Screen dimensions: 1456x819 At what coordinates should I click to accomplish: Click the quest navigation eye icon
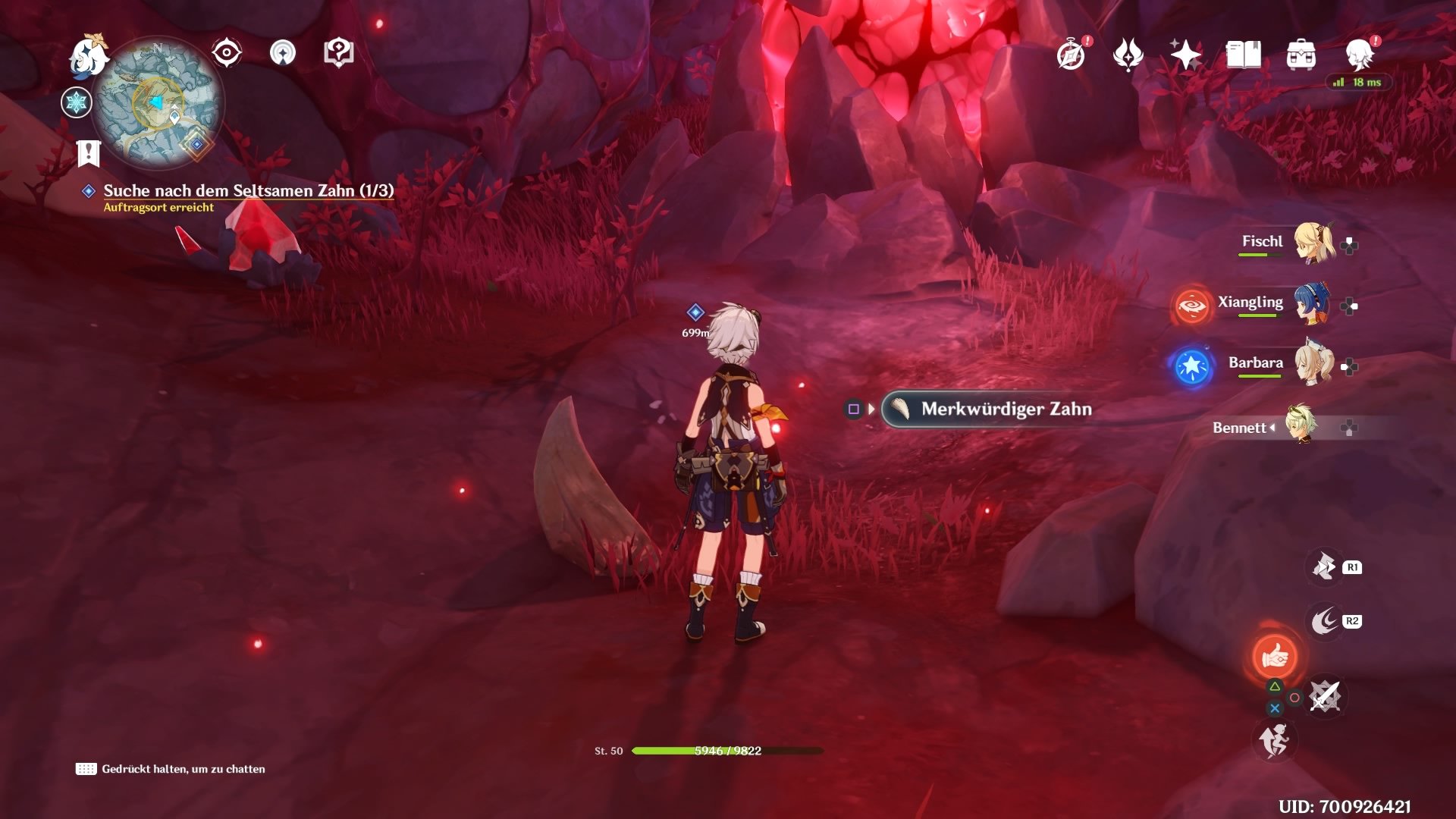click(x=227, y=53)
